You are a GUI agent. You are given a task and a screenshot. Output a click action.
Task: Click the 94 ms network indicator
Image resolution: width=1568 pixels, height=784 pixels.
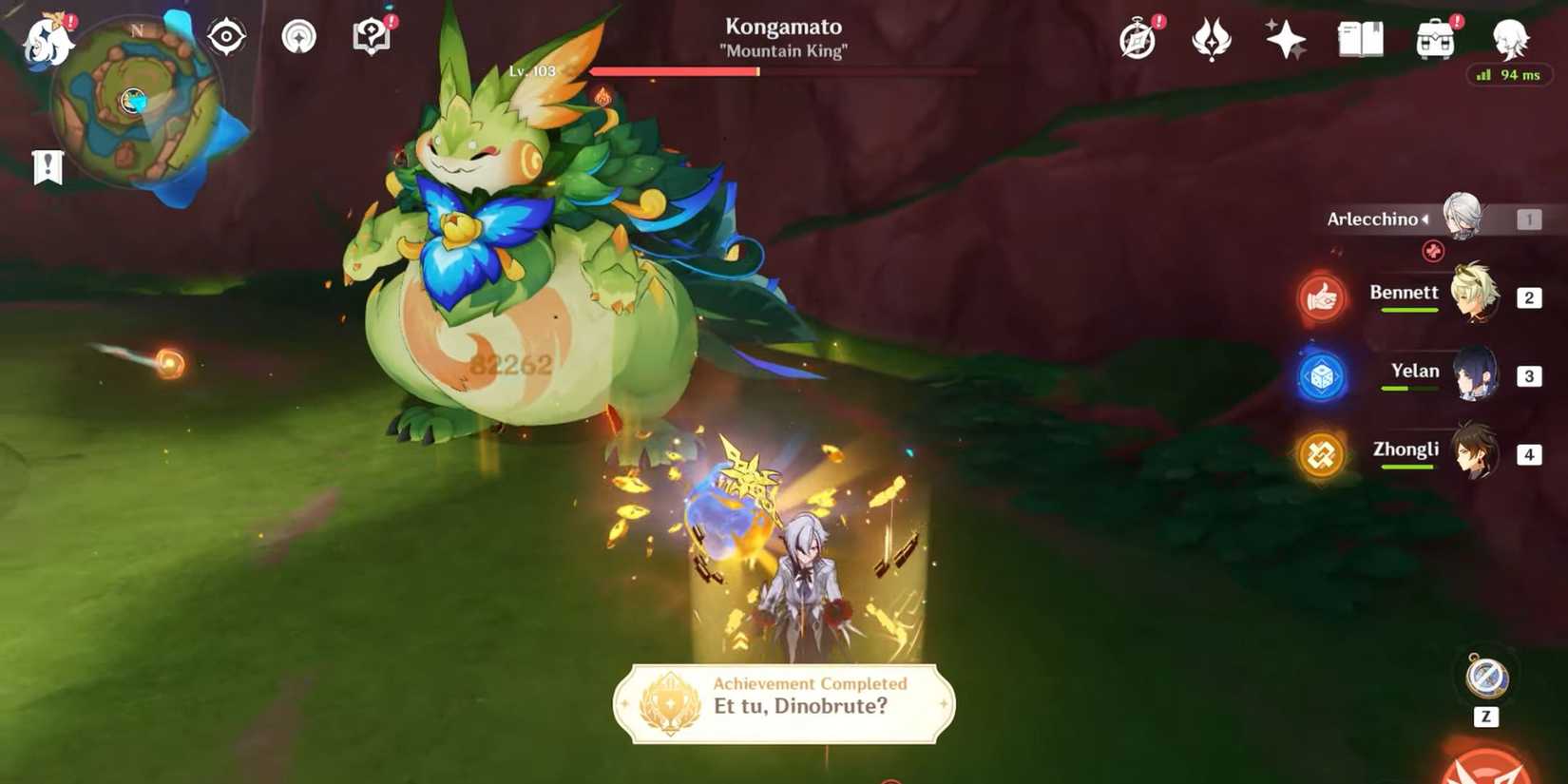pos(1510,74)
